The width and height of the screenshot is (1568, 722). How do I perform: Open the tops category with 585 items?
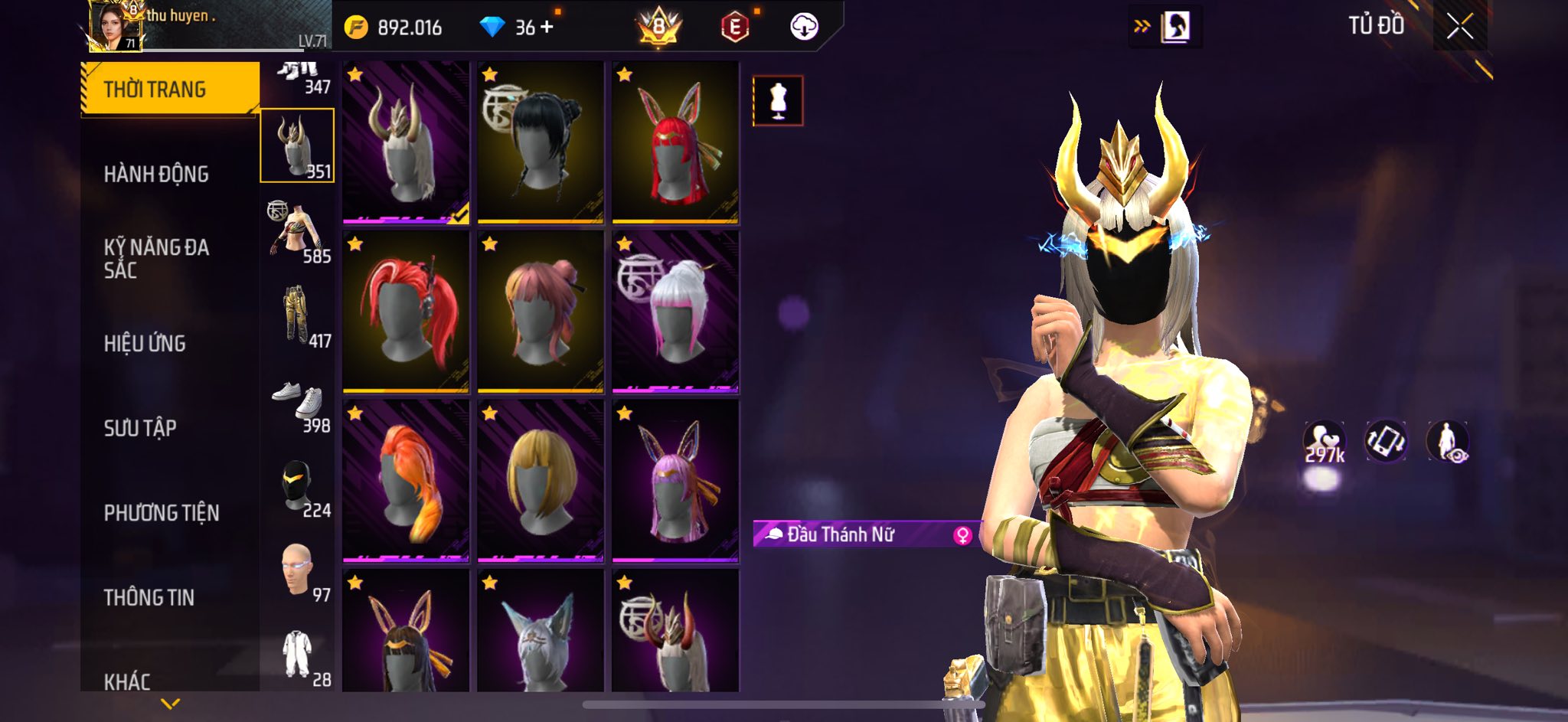(298, 230)
